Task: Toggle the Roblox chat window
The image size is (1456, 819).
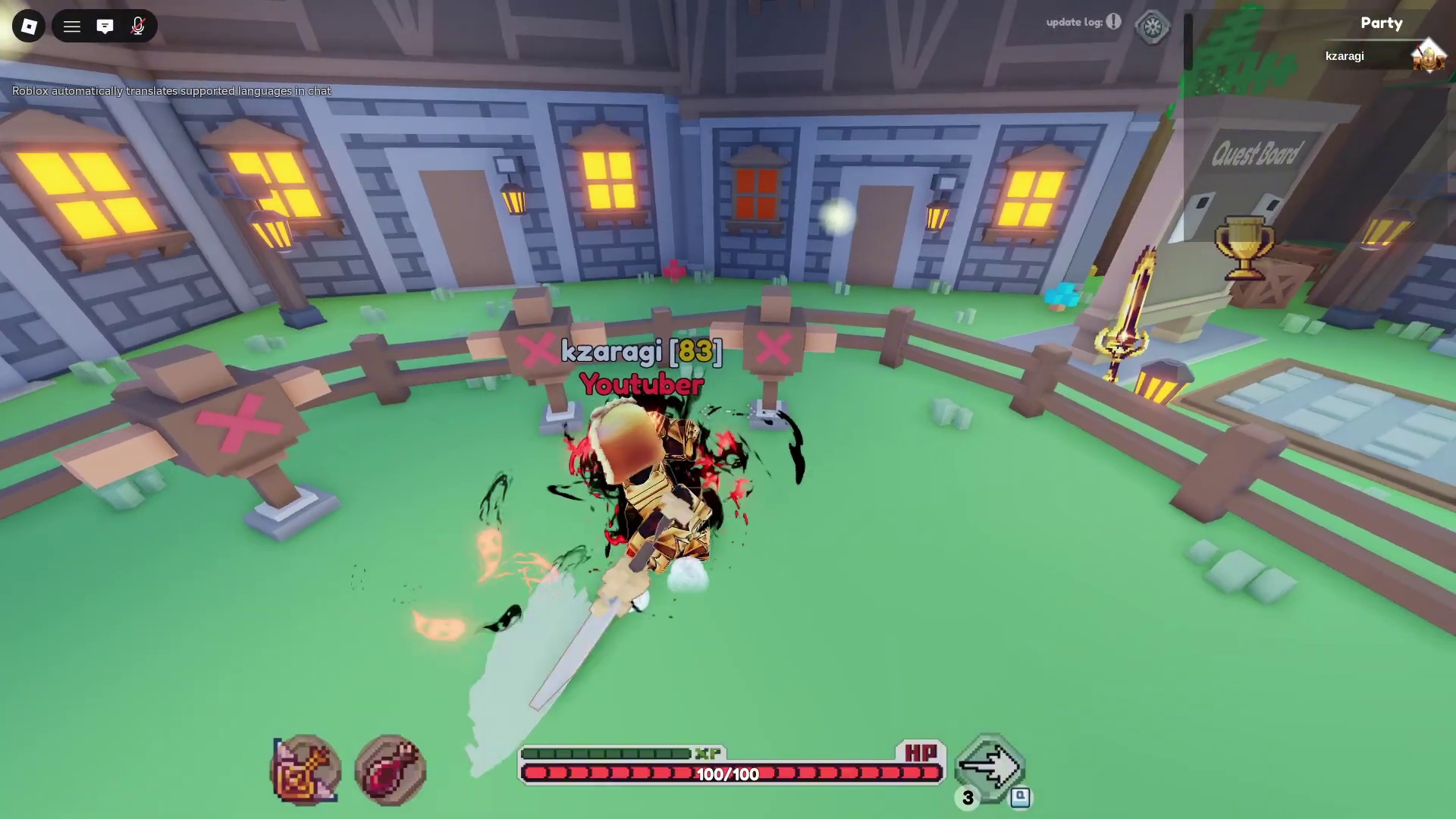Action: pos(105,27)
